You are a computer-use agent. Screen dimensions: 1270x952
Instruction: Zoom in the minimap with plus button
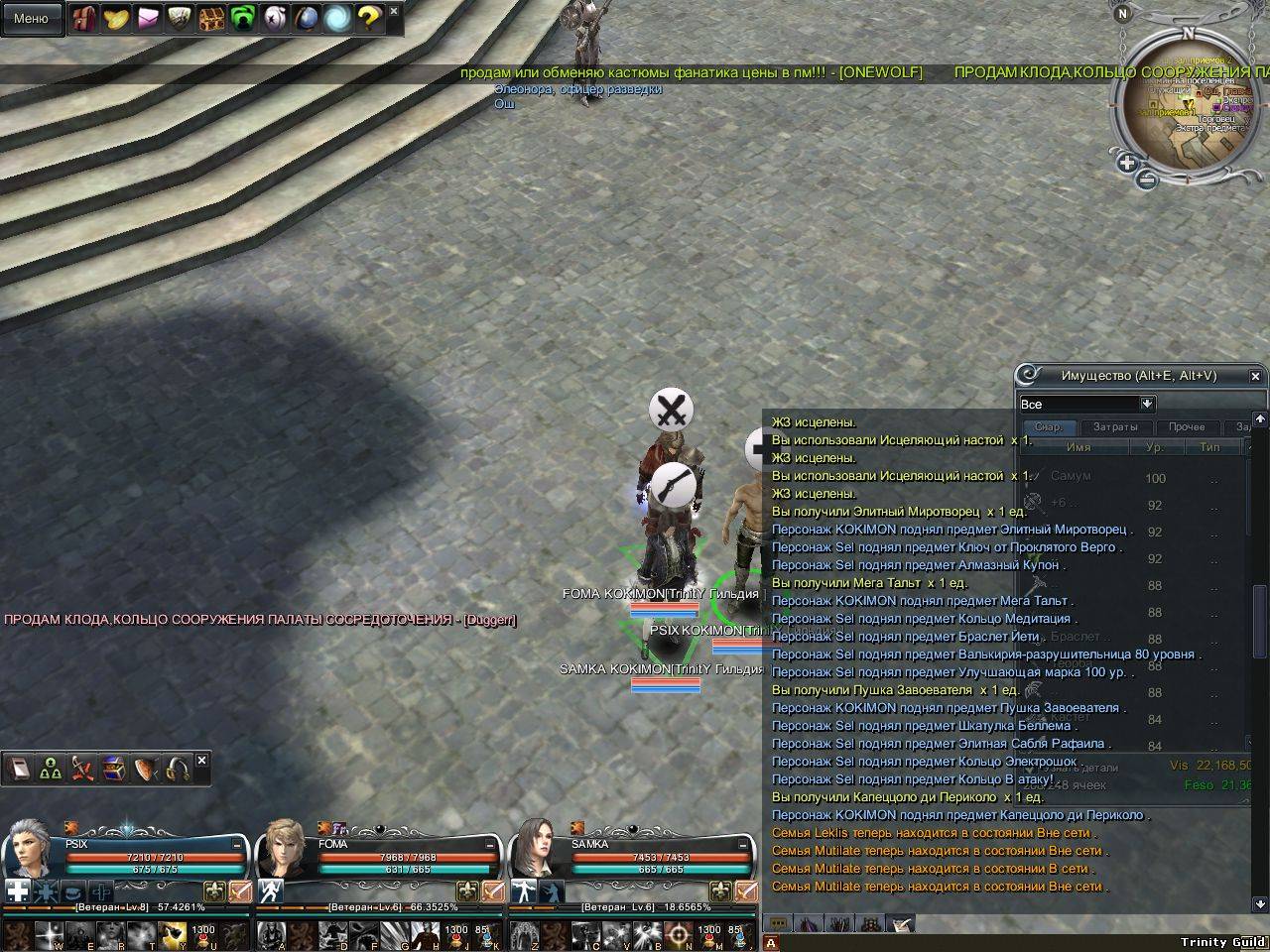(x=1127, y=163)
